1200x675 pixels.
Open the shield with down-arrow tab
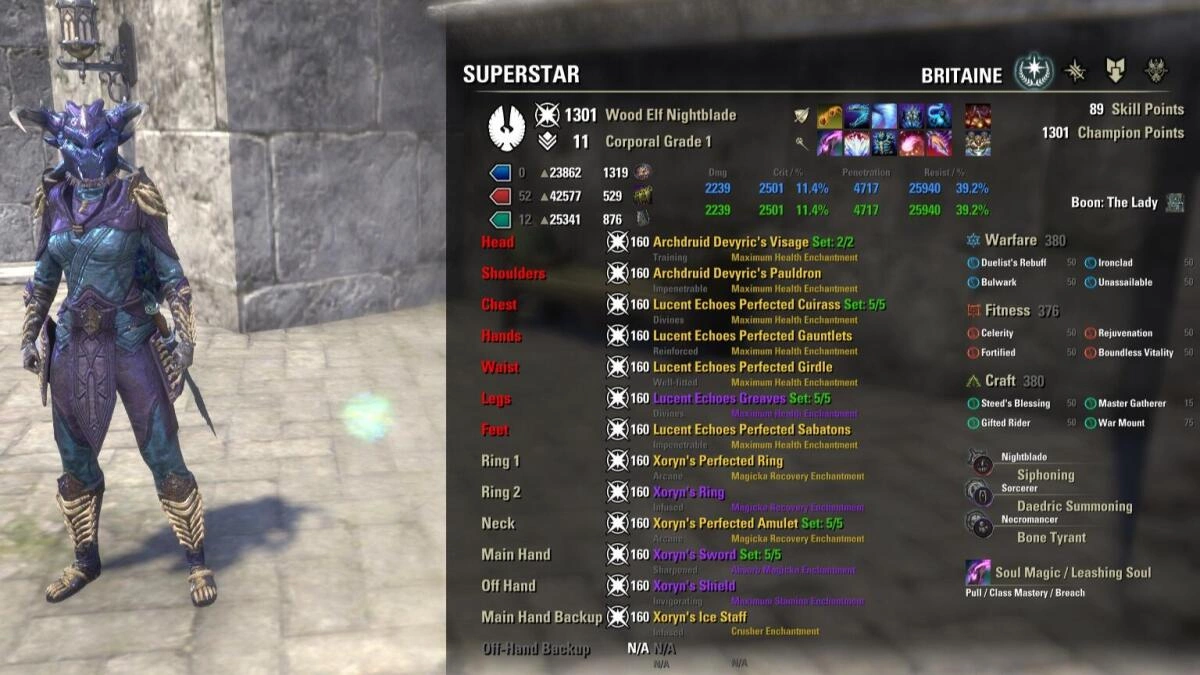coord(1114,71)
